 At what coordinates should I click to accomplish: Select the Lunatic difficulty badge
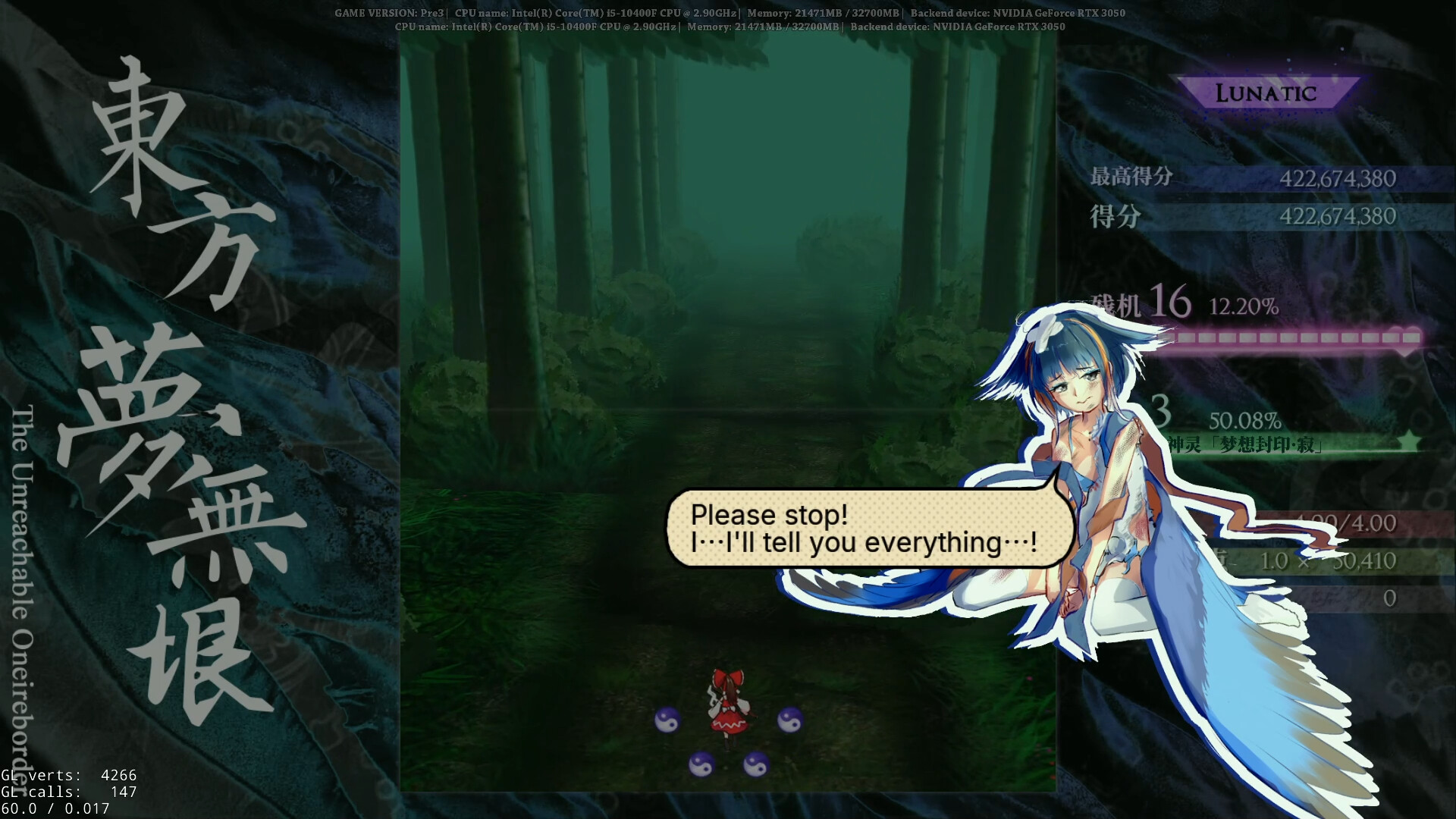[x=1267, y=93]
